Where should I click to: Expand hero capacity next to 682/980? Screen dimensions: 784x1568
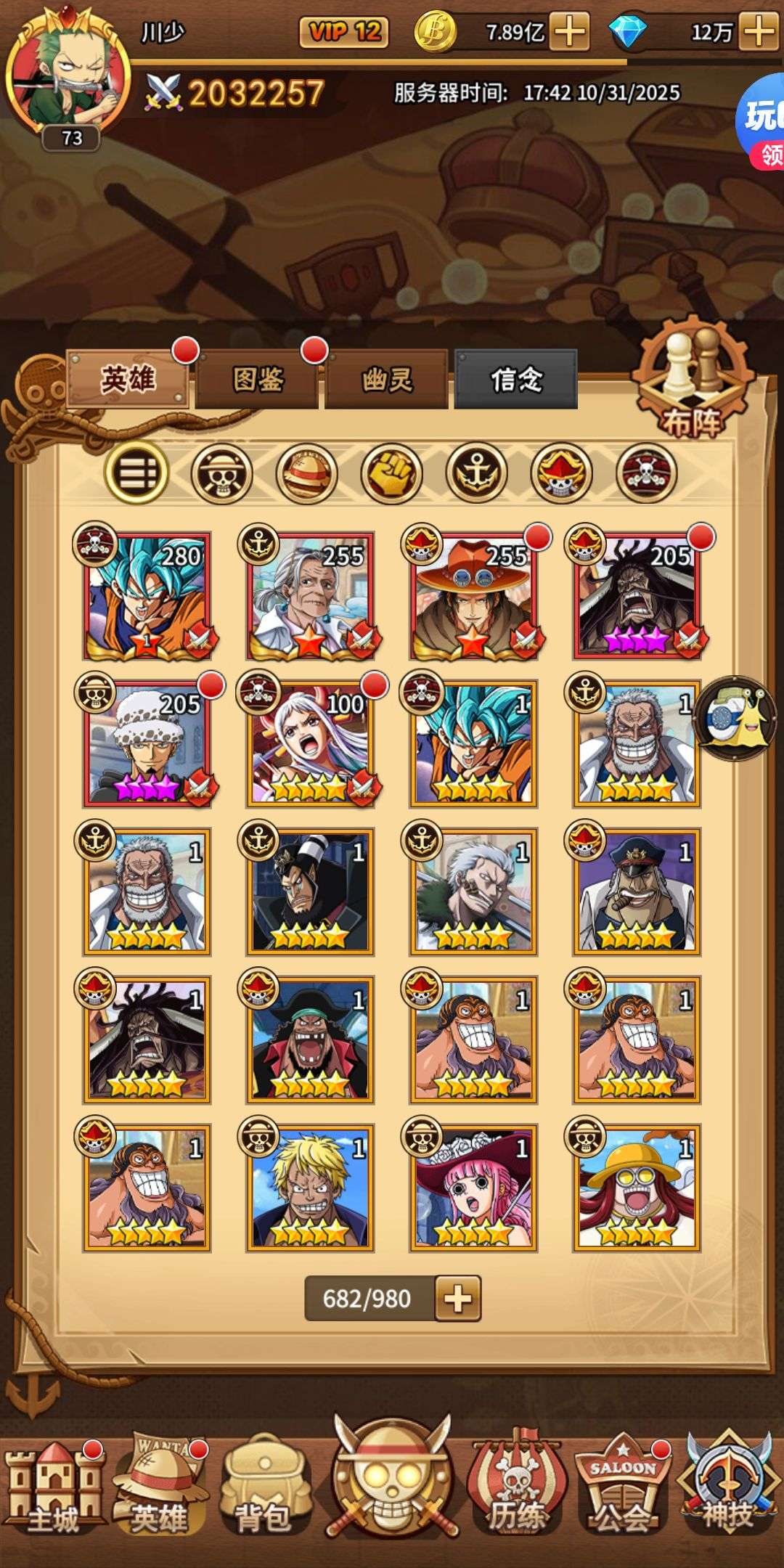(x=457, y=1298)
